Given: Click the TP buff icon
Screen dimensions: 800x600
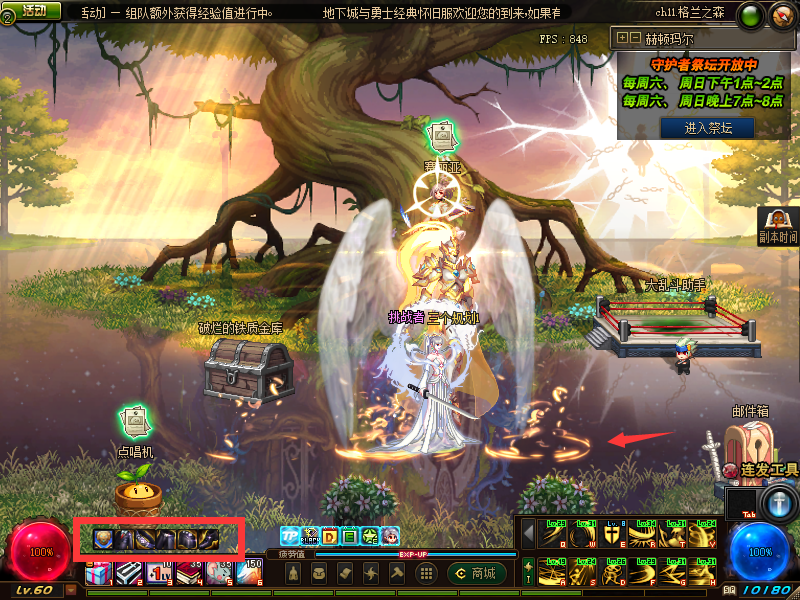Looking at the screenshot, I should 290,535.
